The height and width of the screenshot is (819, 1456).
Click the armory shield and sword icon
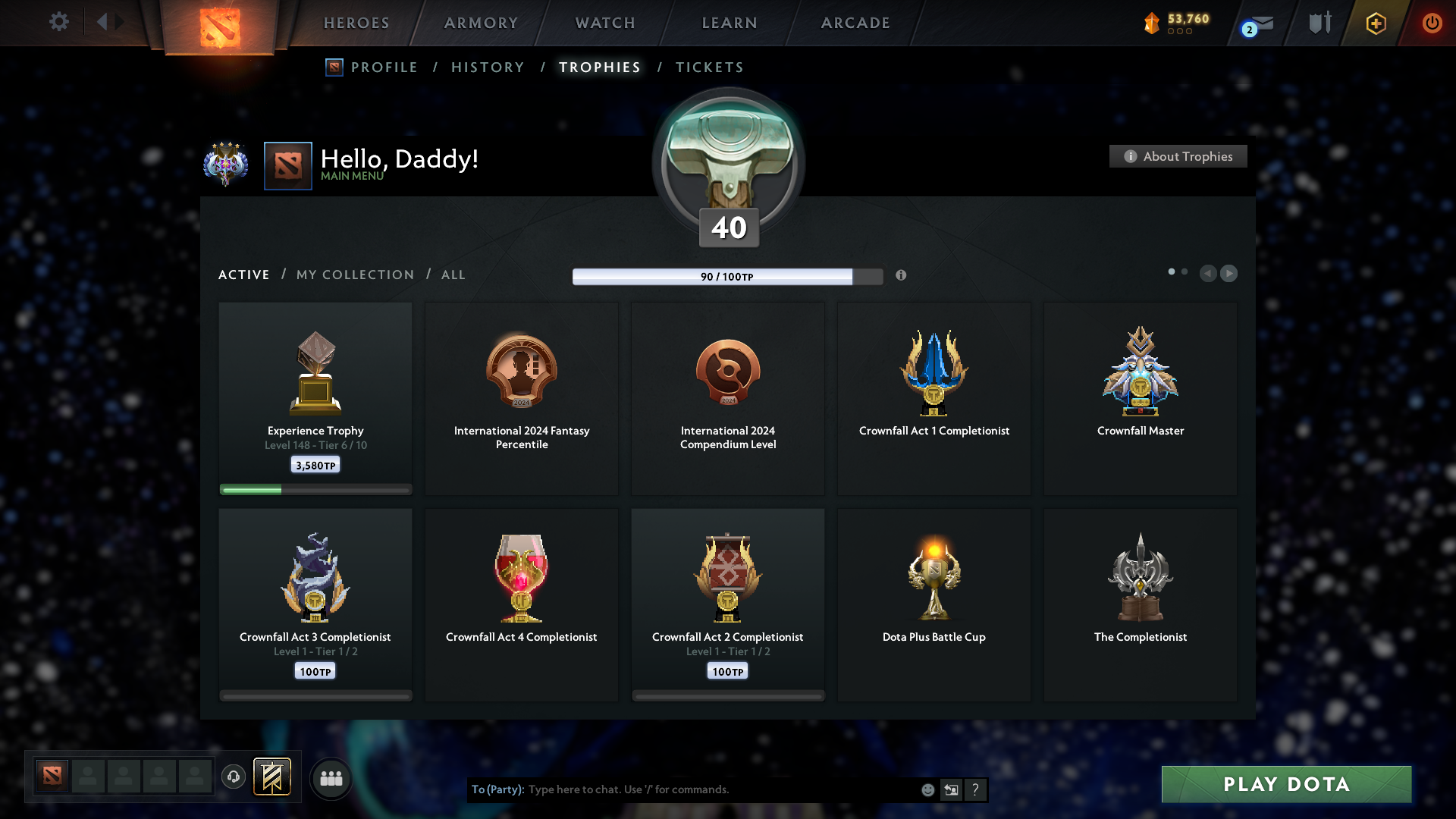tap(1319, 23)
